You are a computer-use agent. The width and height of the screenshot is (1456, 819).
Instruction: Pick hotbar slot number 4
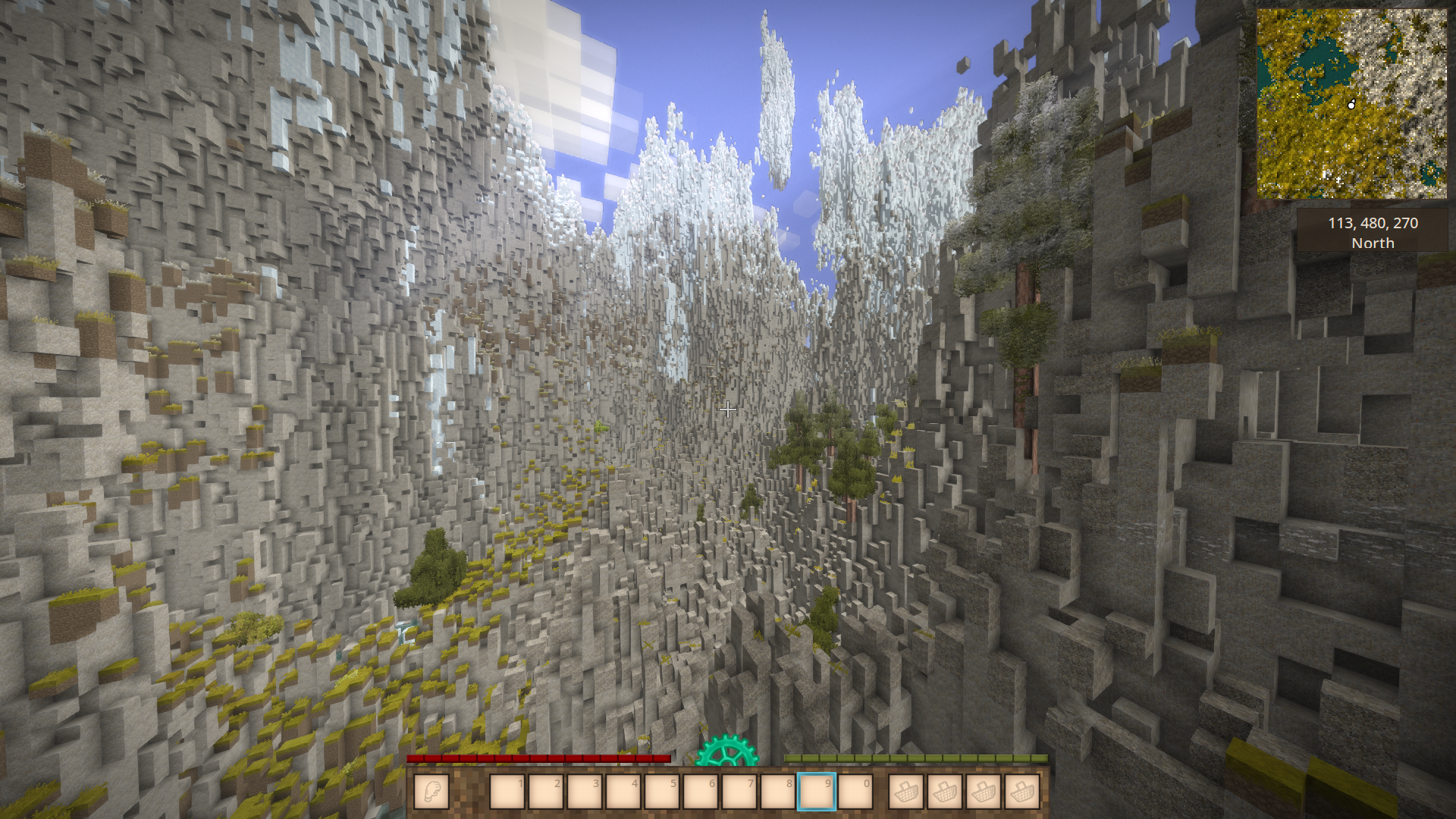point(623,792)
